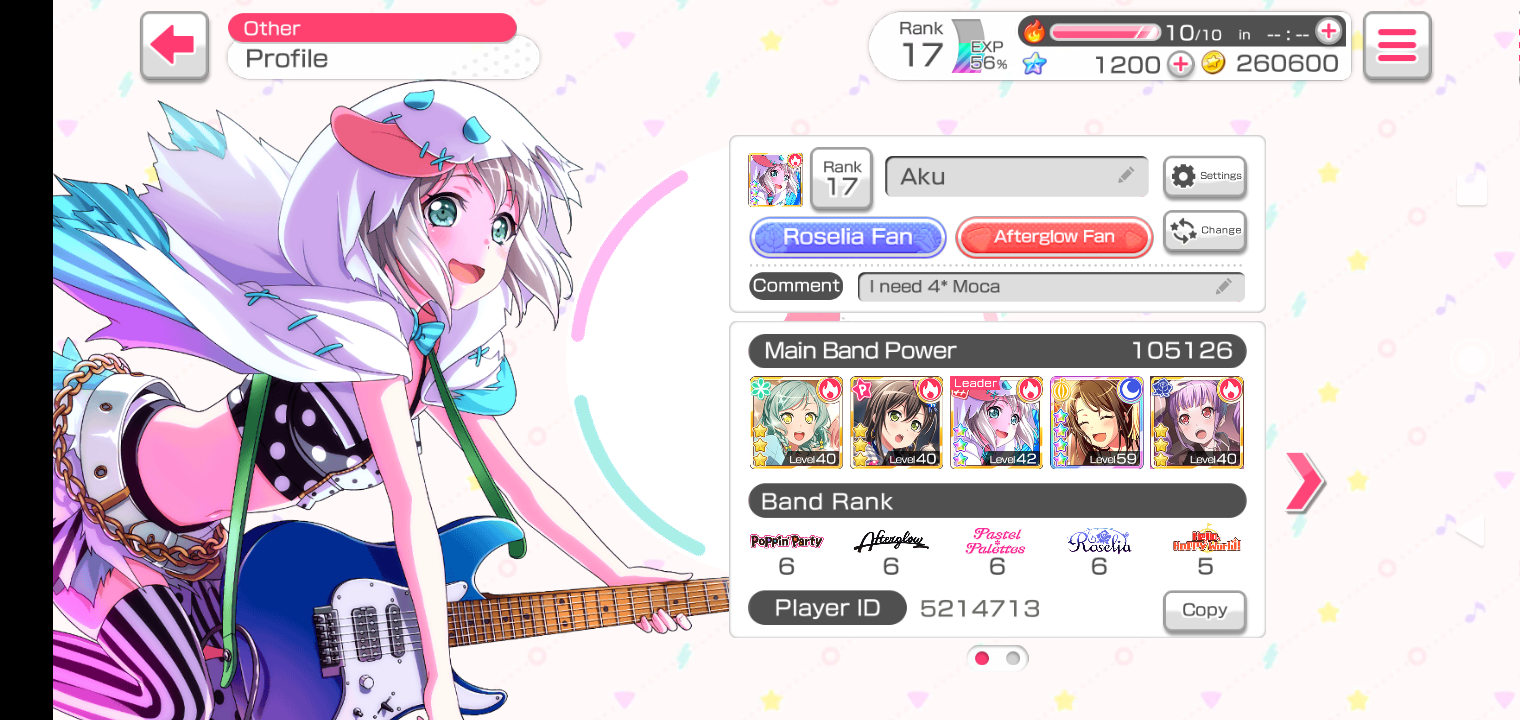Switch to the second page dot
1520x720 pixels.
pyautogui.click(x=1013, y=658)
